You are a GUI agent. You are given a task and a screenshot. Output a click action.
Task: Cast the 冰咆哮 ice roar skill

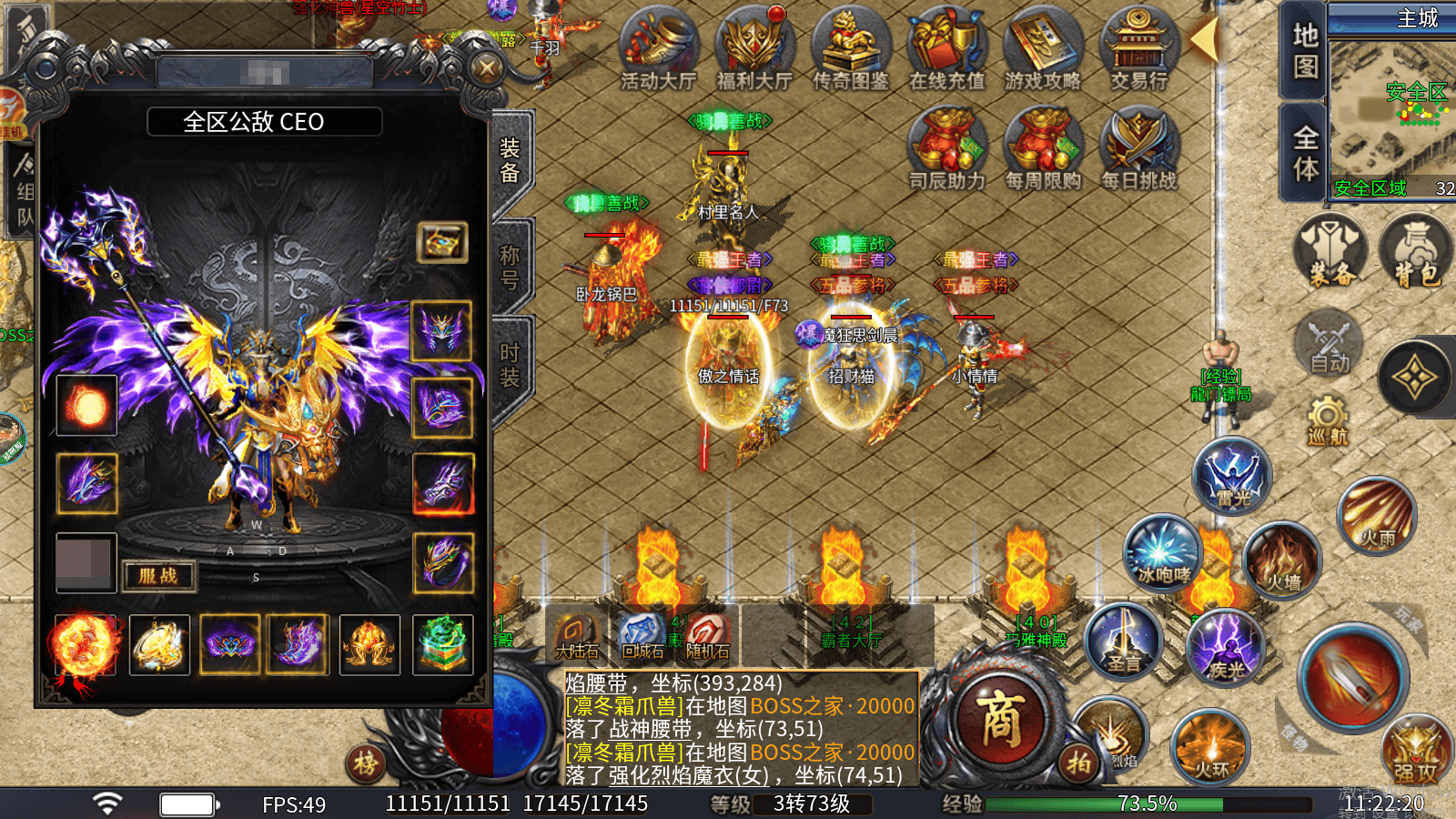[x=1163, y=553]
